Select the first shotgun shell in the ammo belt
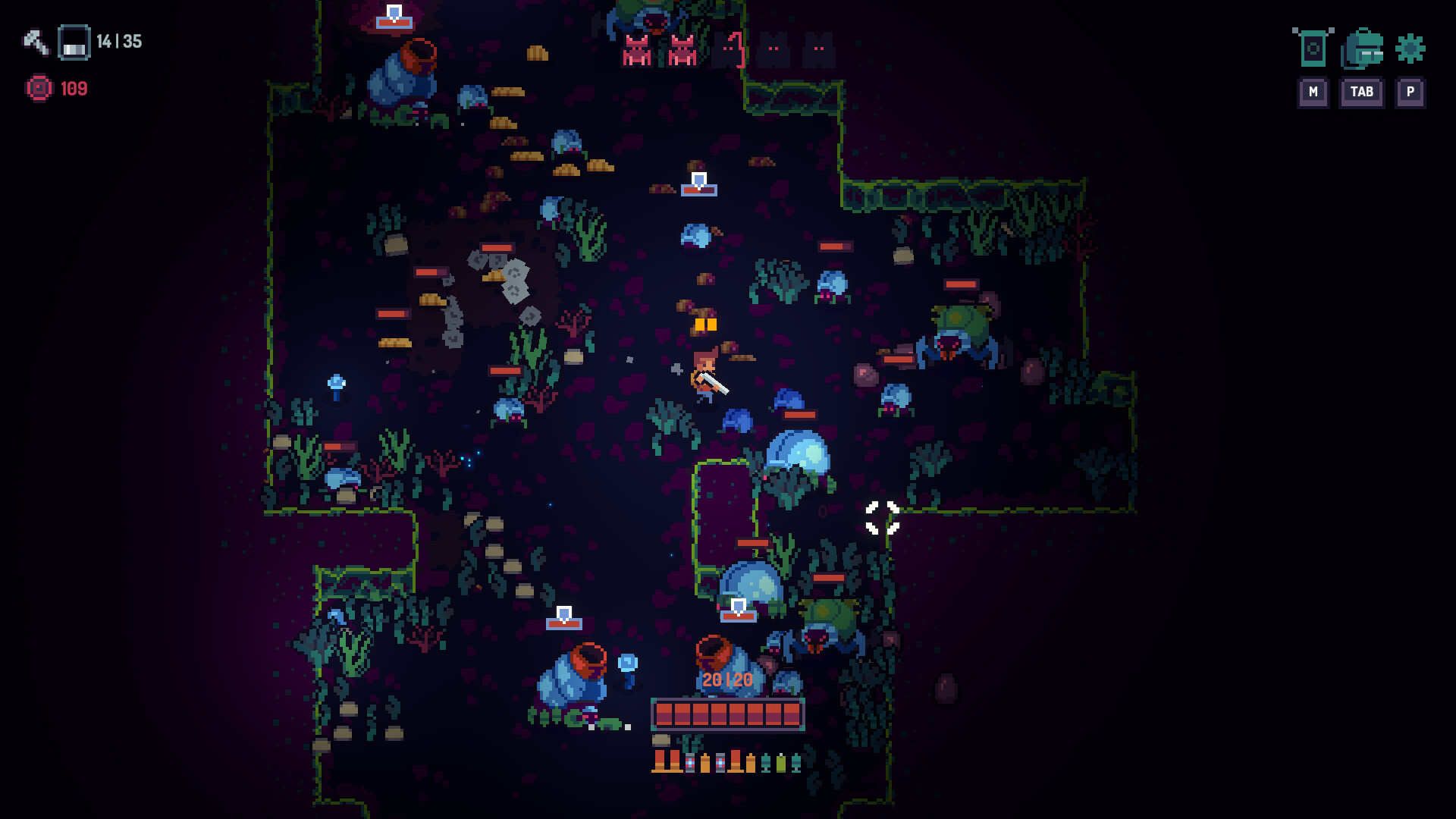1456x819 pixels. pyautogui.click(x=659, y=762)
